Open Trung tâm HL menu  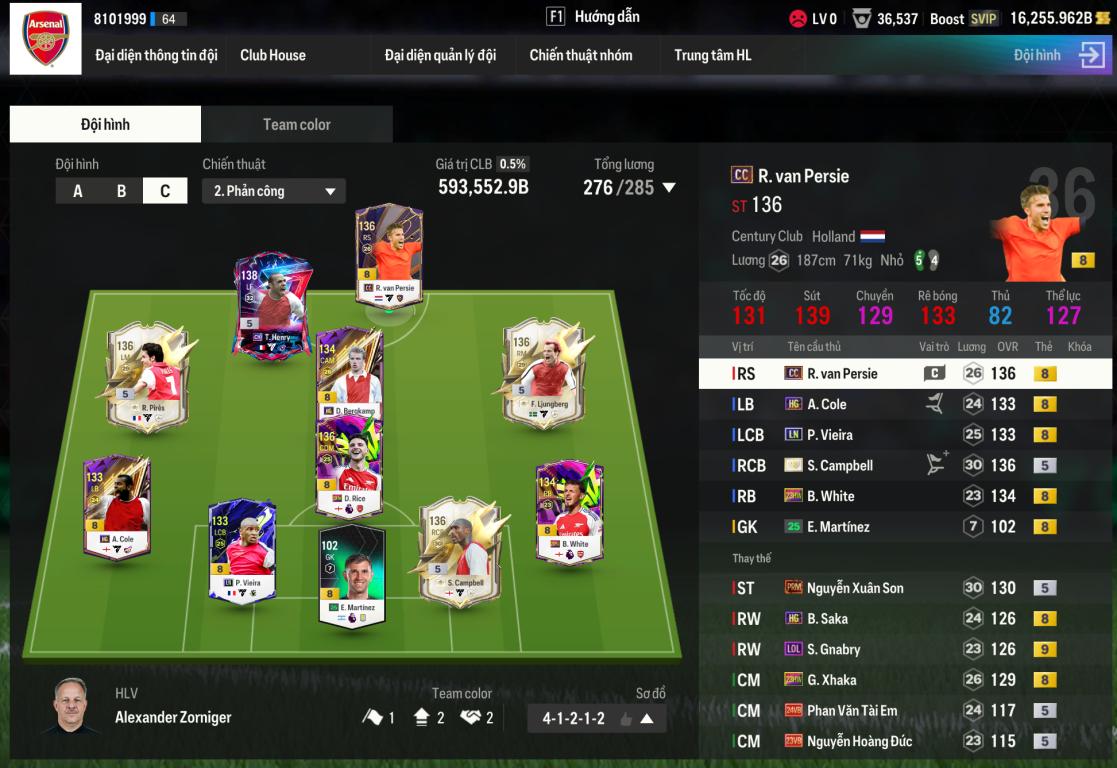pos(713,55)
